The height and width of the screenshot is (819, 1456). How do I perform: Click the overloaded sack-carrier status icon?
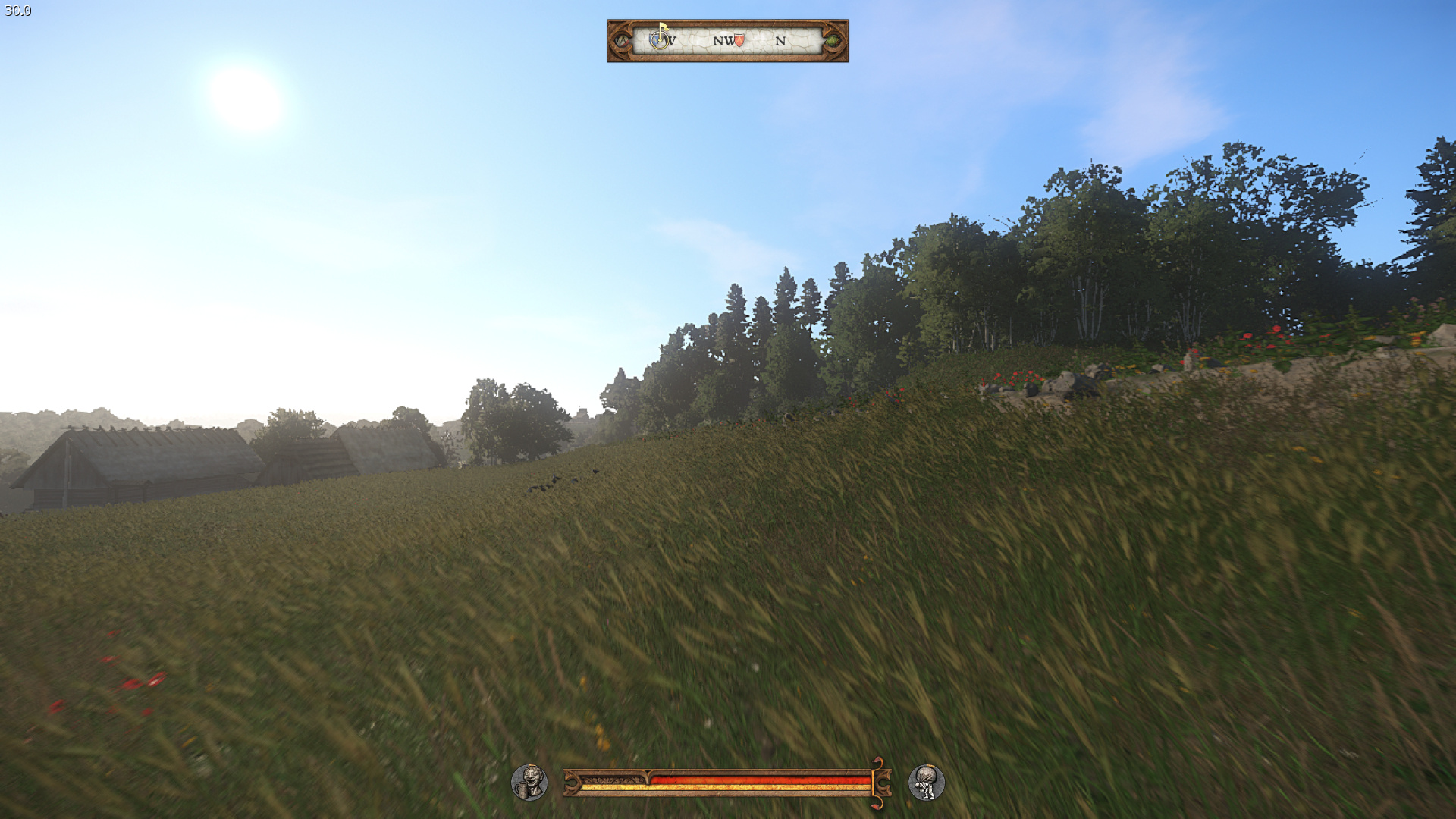[x=926, y=782]
